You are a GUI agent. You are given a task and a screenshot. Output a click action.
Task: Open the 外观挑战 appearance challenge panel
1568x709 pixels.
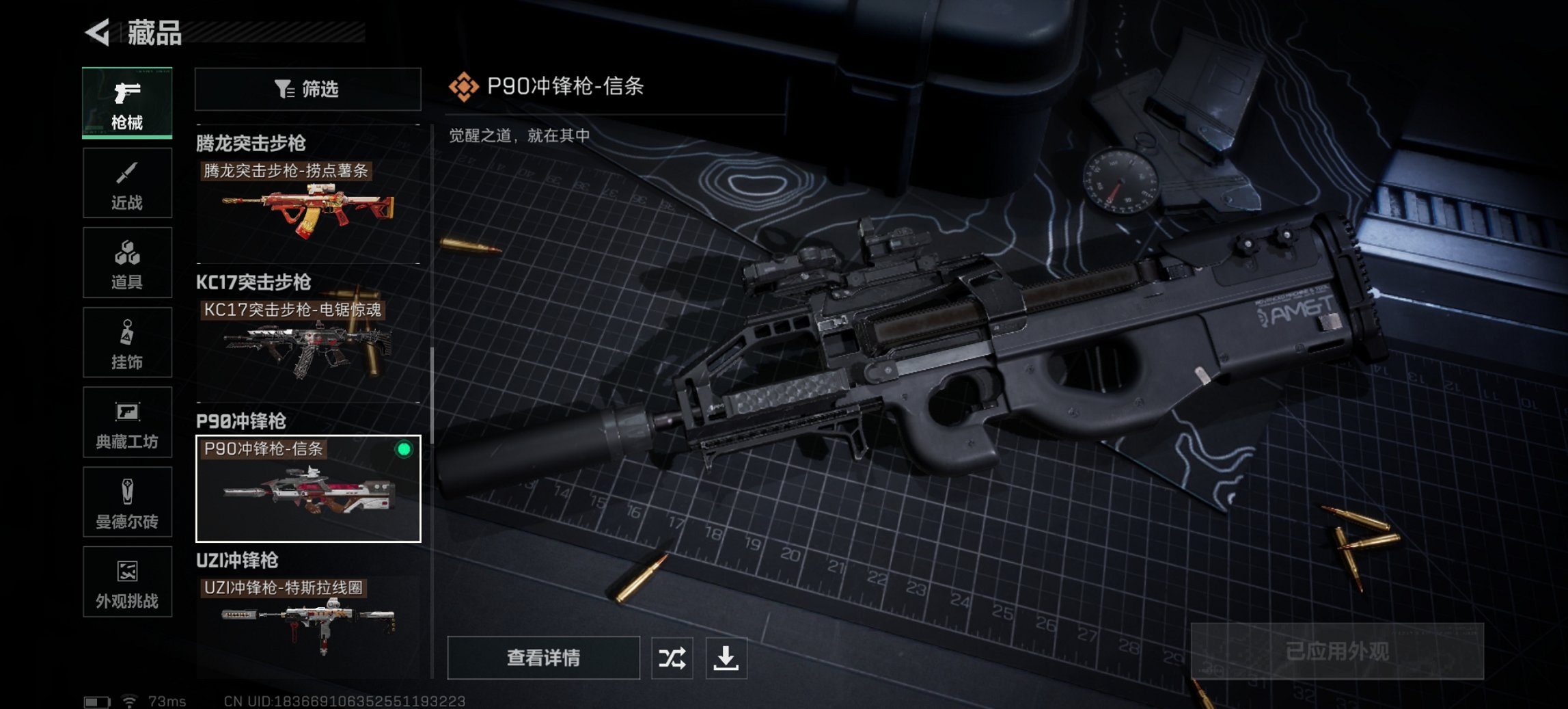tap(127, 583)
